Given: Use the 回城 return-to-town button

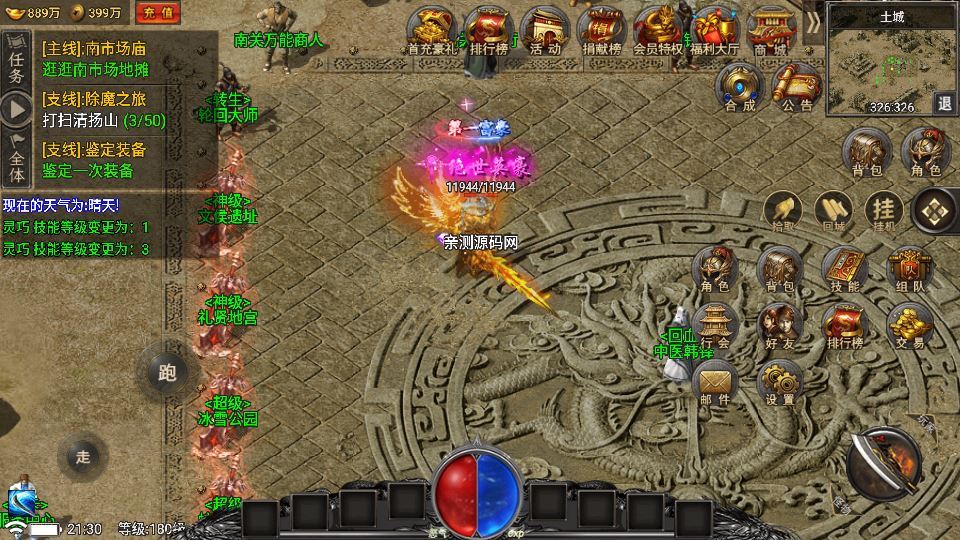Looking at the screenshot, I should pyautogui.click(x=833, y=211).
